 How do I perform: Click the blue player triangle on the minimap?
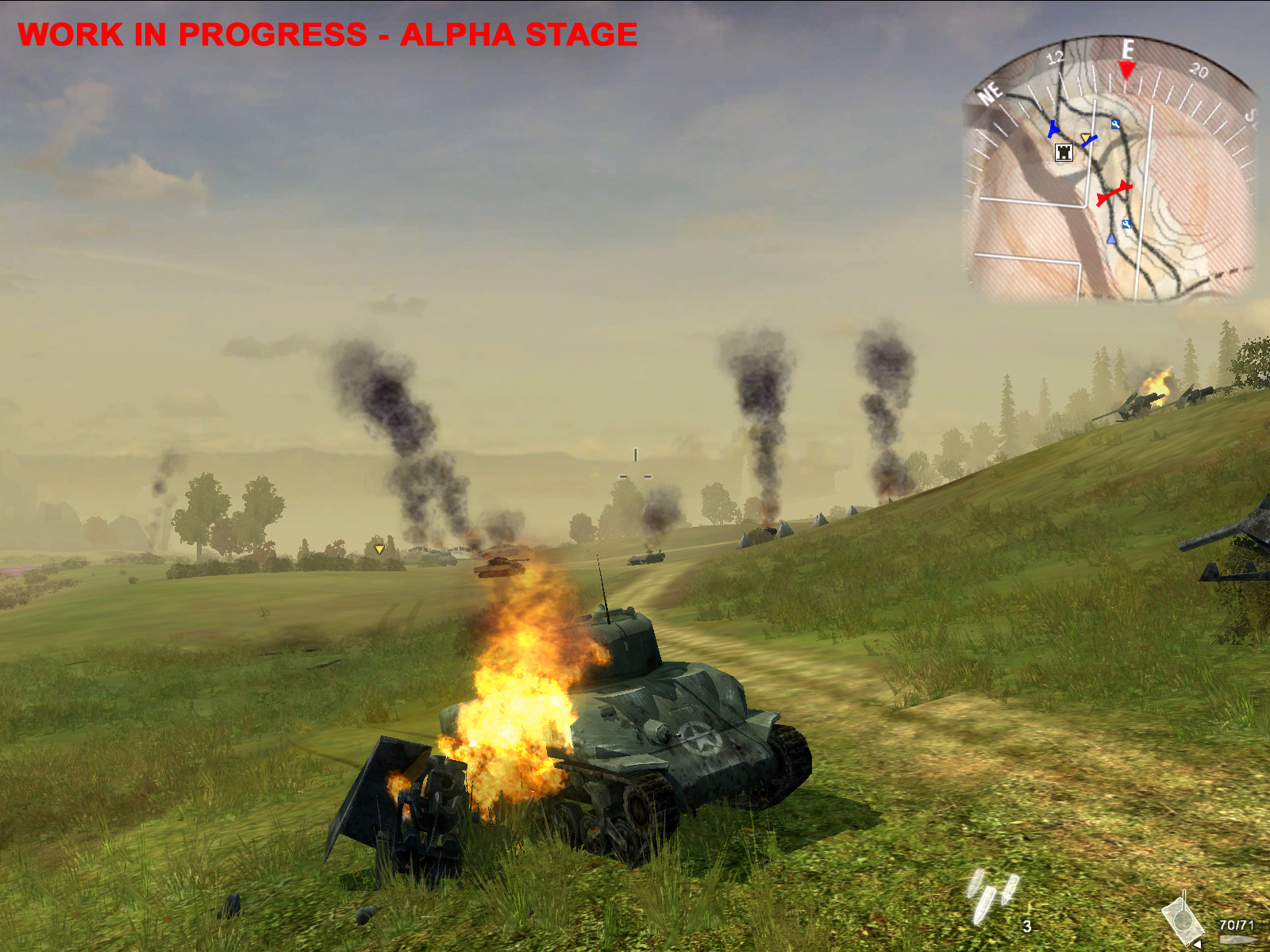point(1111,240)
